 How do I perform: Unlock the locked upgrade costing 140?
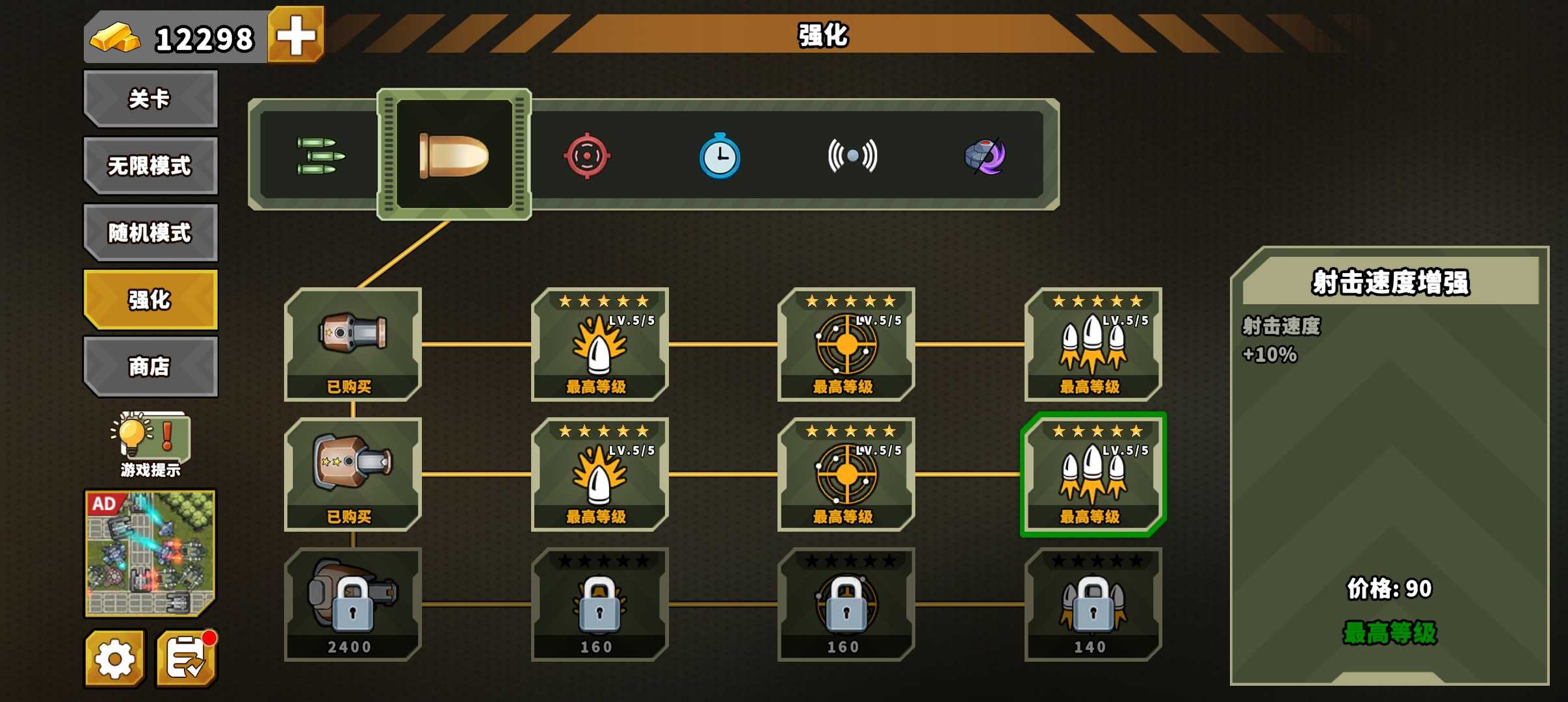coord(1093,604)
